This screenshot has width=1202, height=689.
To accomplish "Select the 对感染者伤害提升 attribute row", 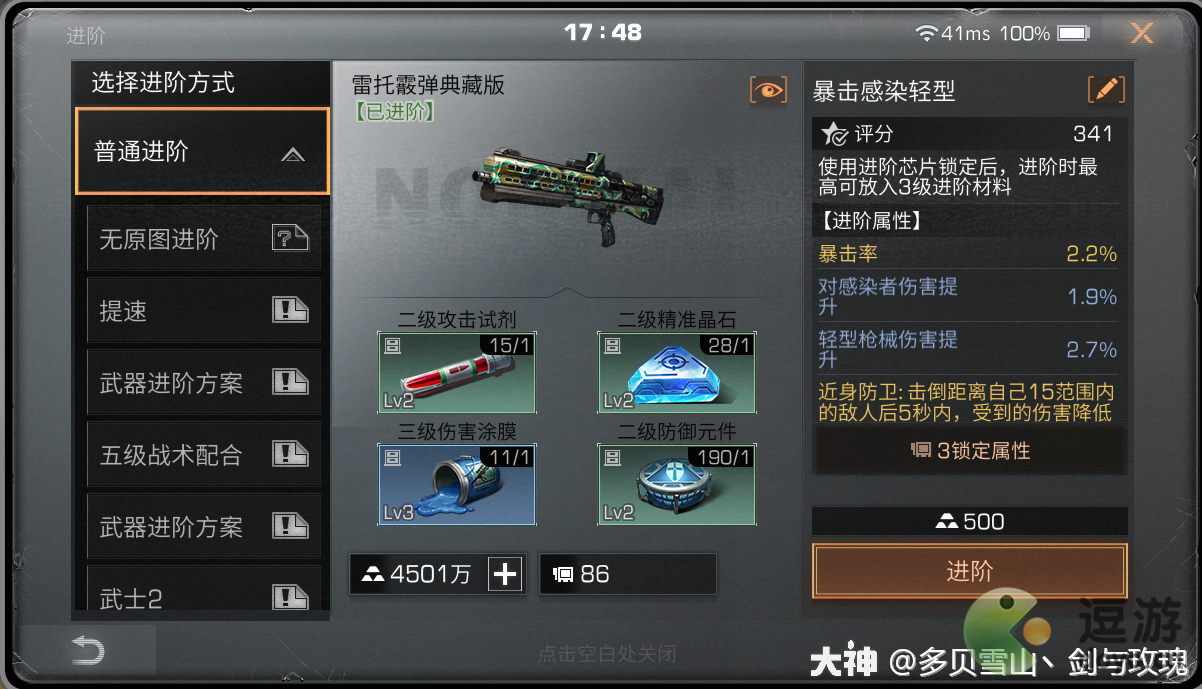I will click(x=967, y=297).
